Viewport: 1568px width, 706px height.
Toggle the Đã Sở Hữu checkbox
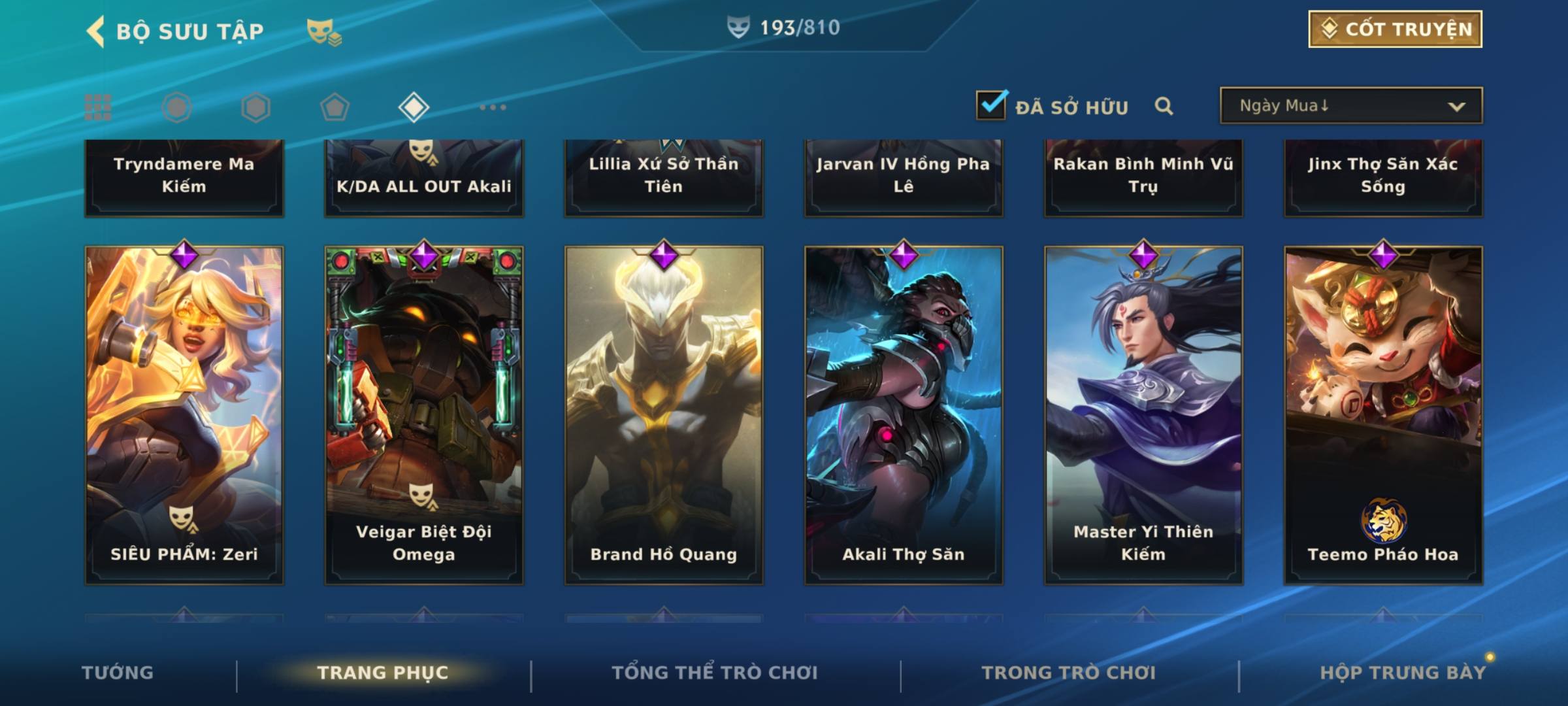(x=991, y=105)
